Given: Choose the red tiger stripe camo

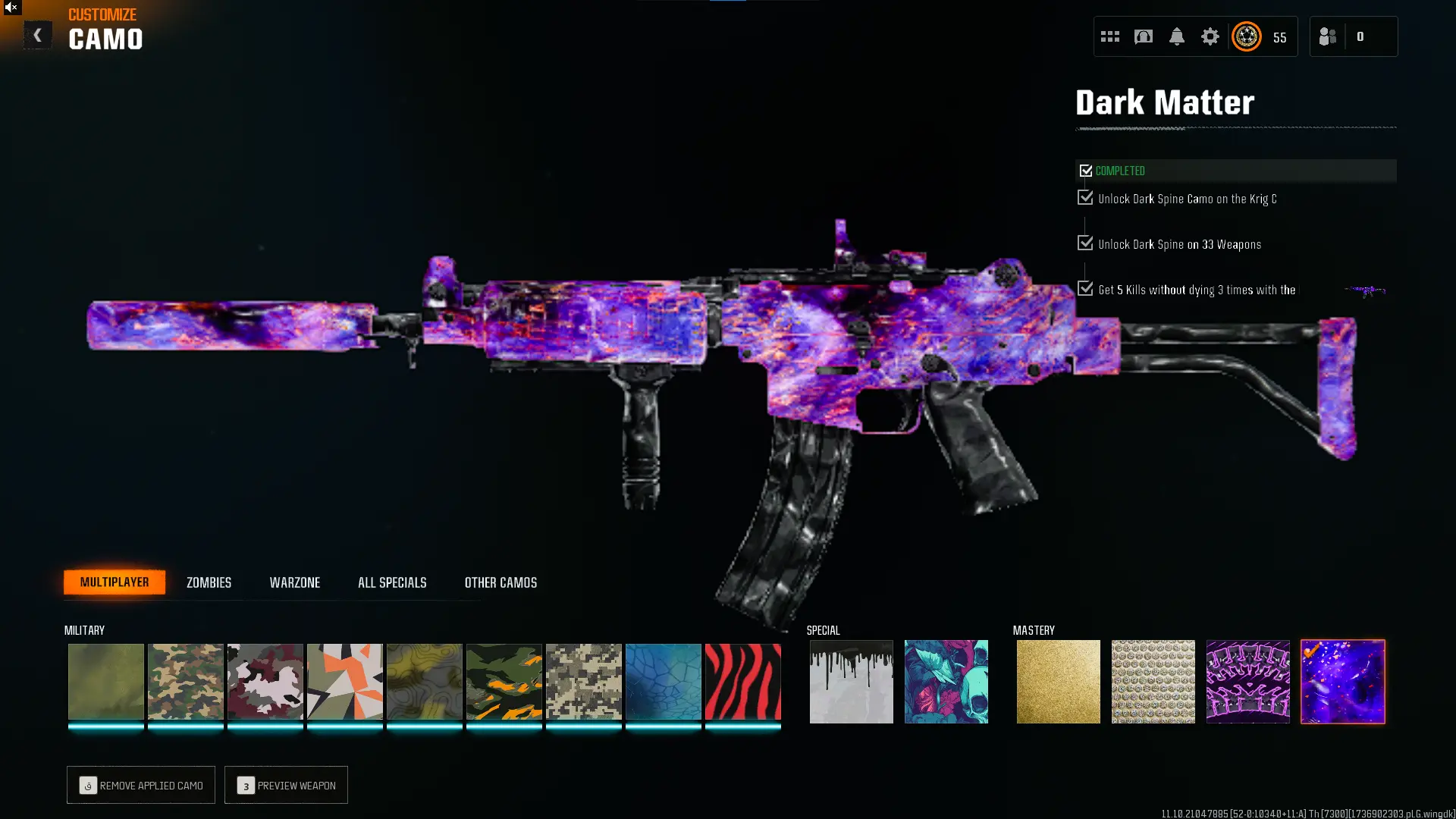Looking at the screenshot, I should 742,682.
